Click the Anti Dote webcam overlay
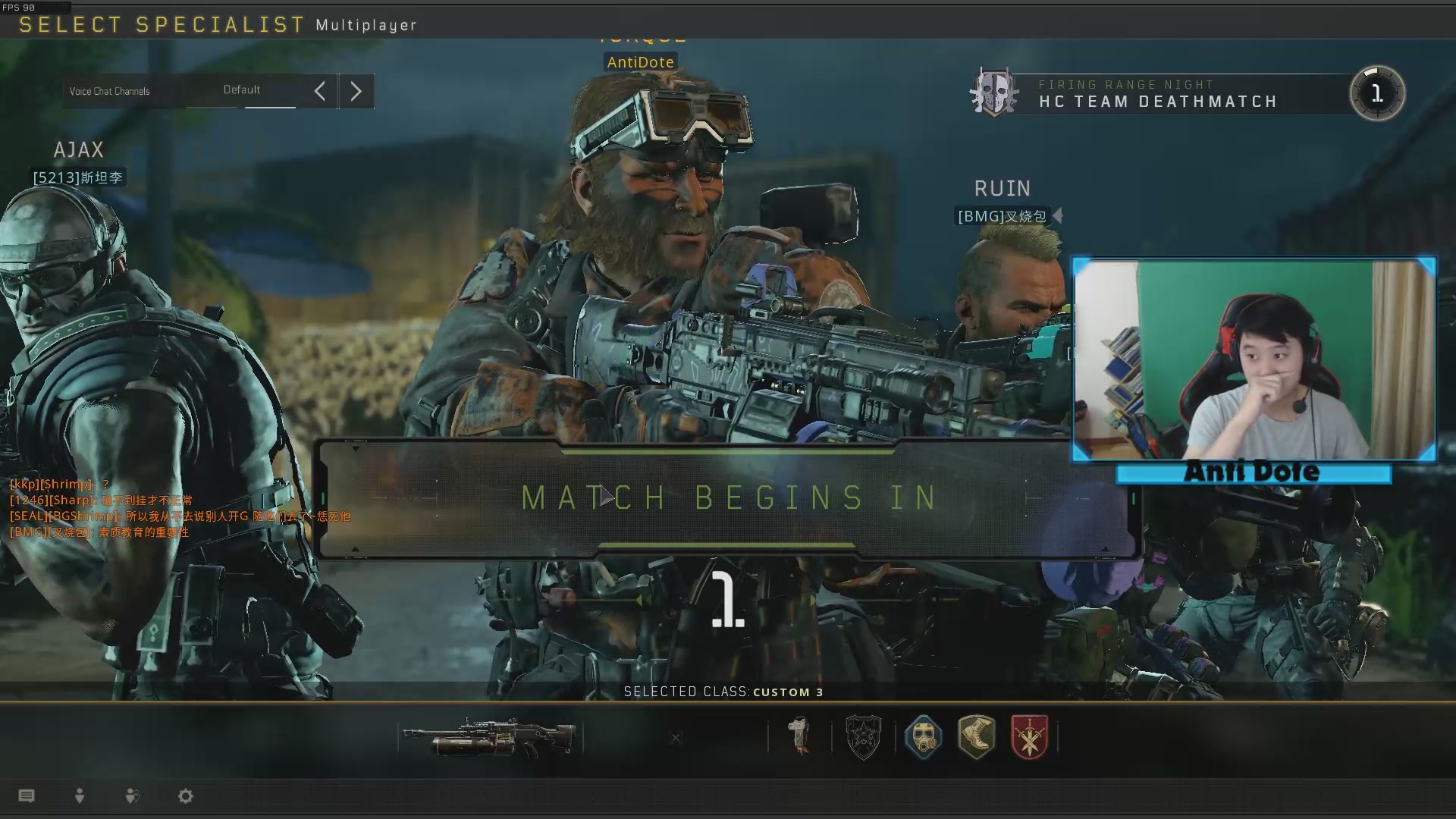This screenshot has width=1456, height=819. (1254, 360)
